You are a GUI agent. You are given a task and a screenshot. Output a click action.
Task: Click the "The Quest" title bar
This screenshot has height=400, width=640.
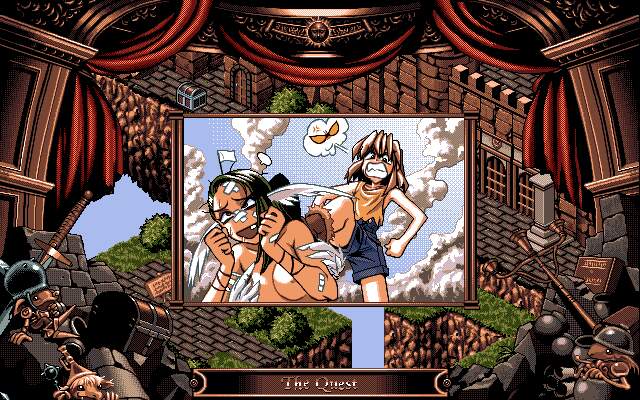click(x=320, y=383)
